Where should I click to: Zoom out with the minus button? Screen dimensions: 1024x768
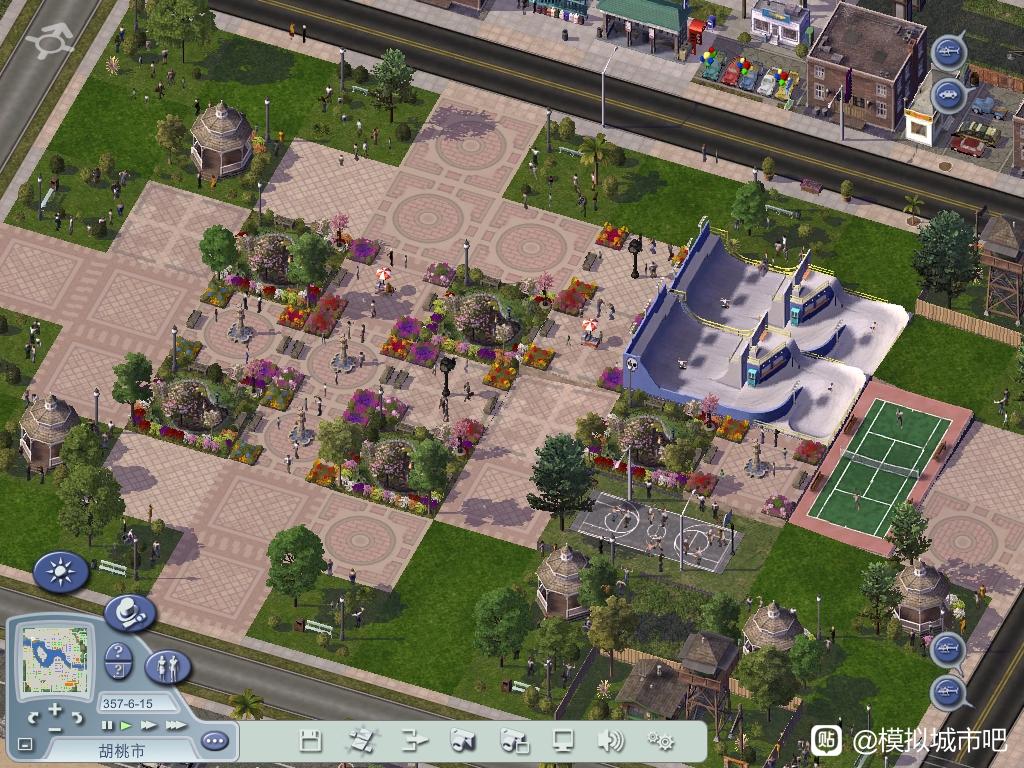[x=55, y=727]
